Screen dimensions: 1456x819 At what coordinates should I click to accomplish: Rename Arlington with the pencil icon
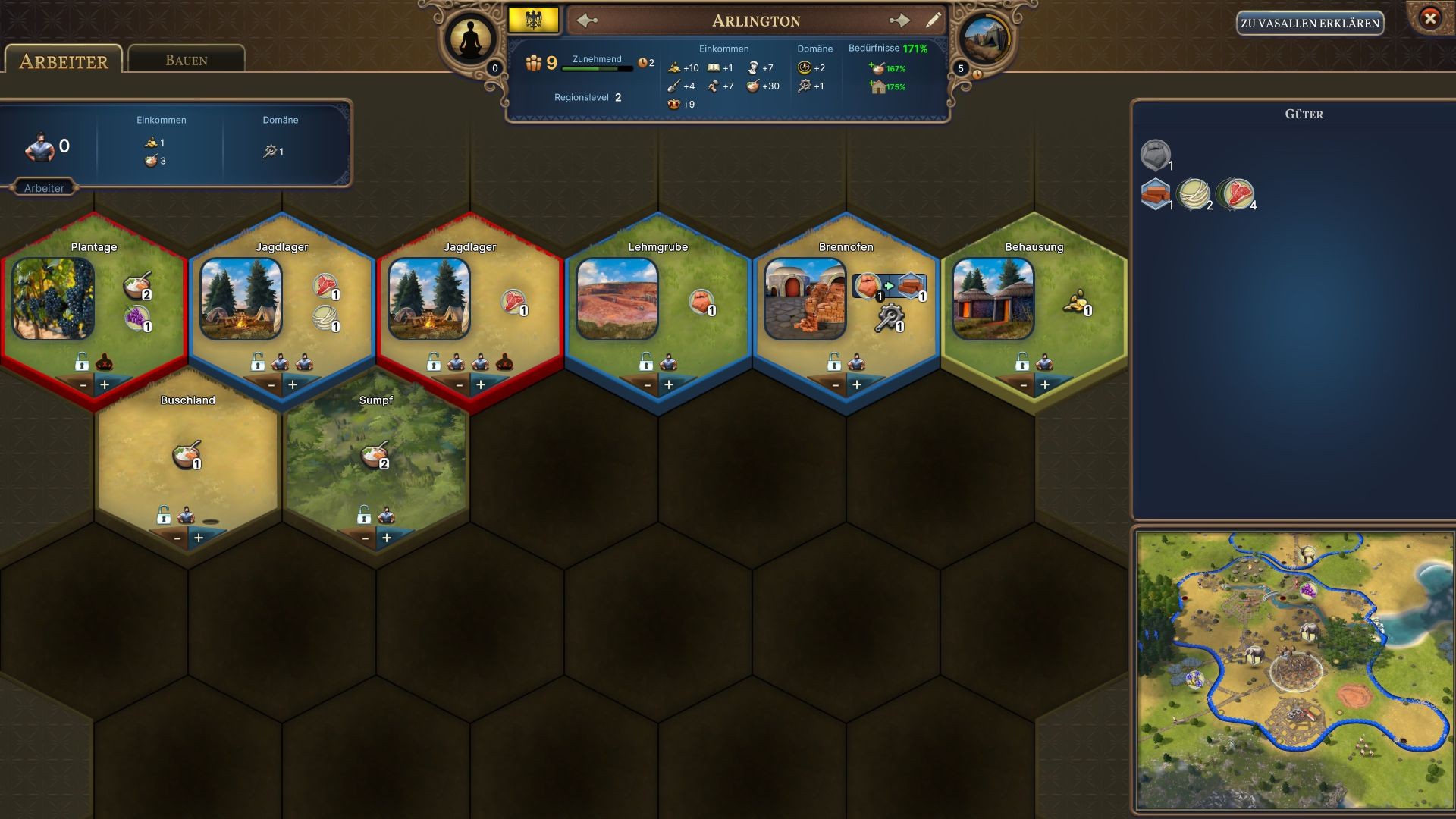(934, 20)
